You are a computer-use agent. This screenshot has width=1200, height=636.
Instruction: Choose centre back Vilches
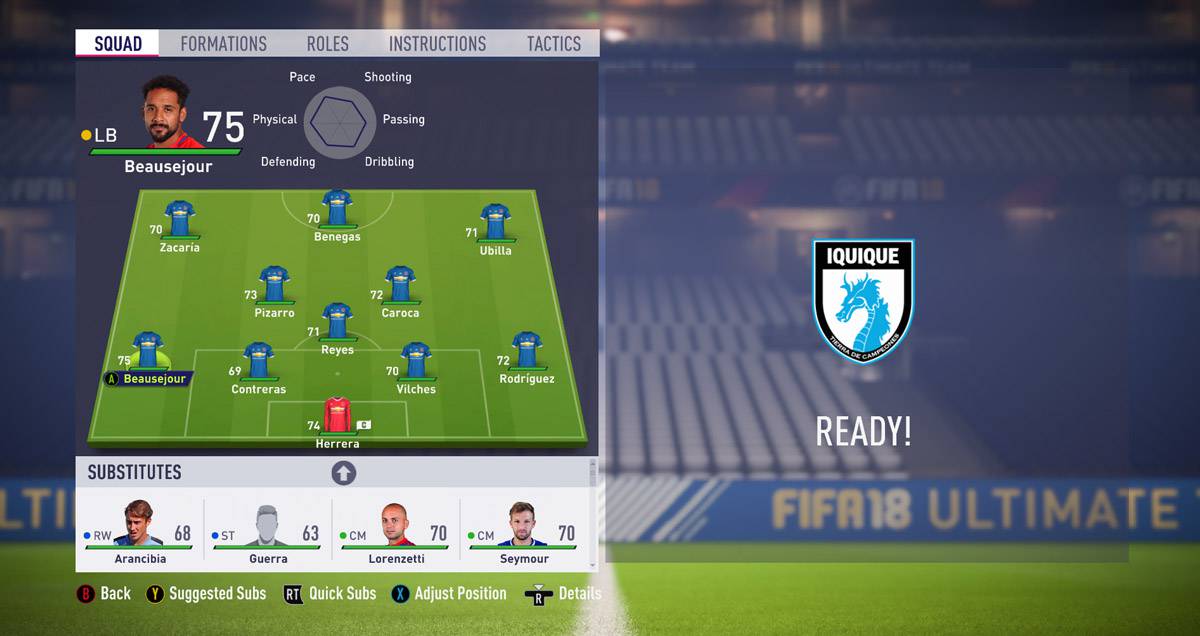click(416, 361)
